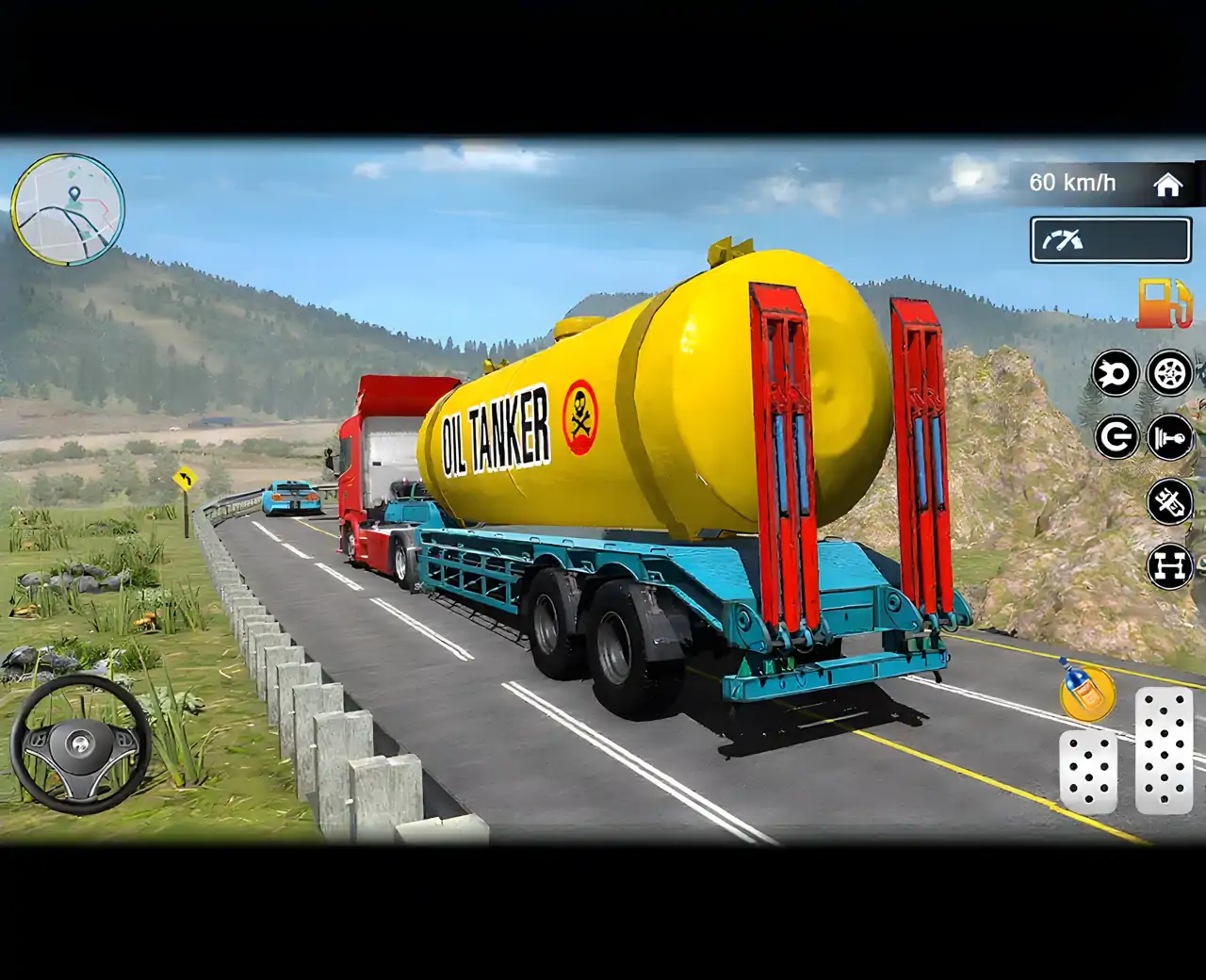The image size is (1206, 980).
Task: Open the gear shift H-pattern button
Action: click(1169, 566)
